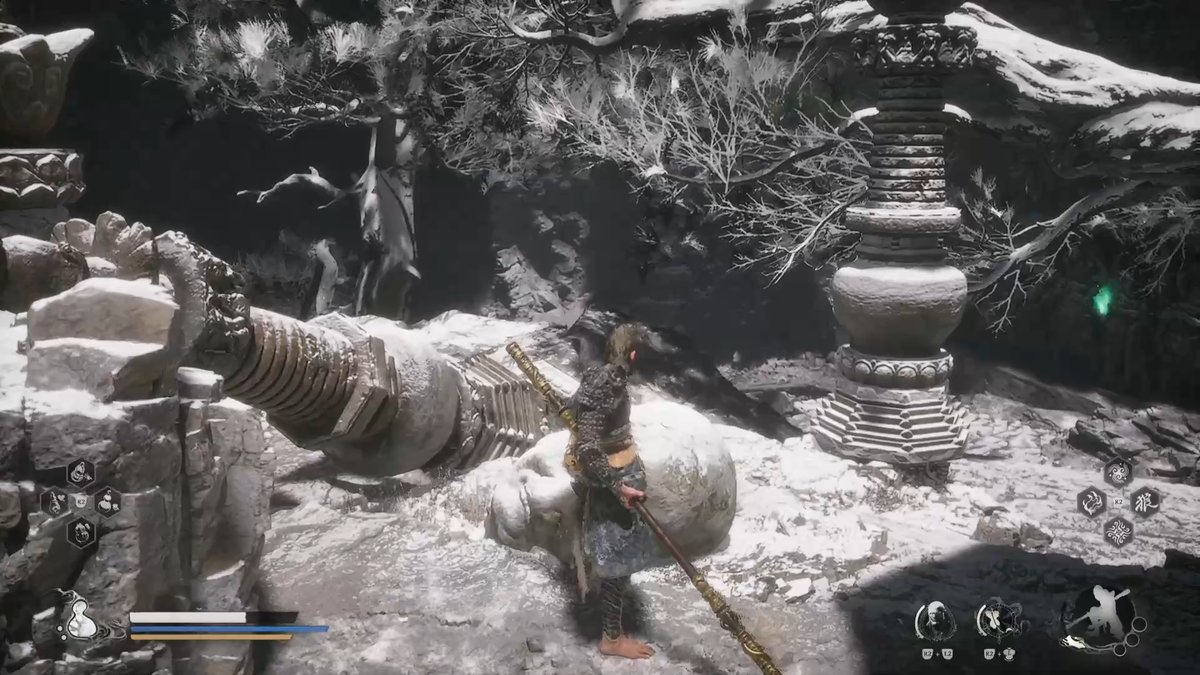Pick the bottom hexagon item in the left wheel
This screenshot has height=675, width=1200.
[x=81, y=530]
